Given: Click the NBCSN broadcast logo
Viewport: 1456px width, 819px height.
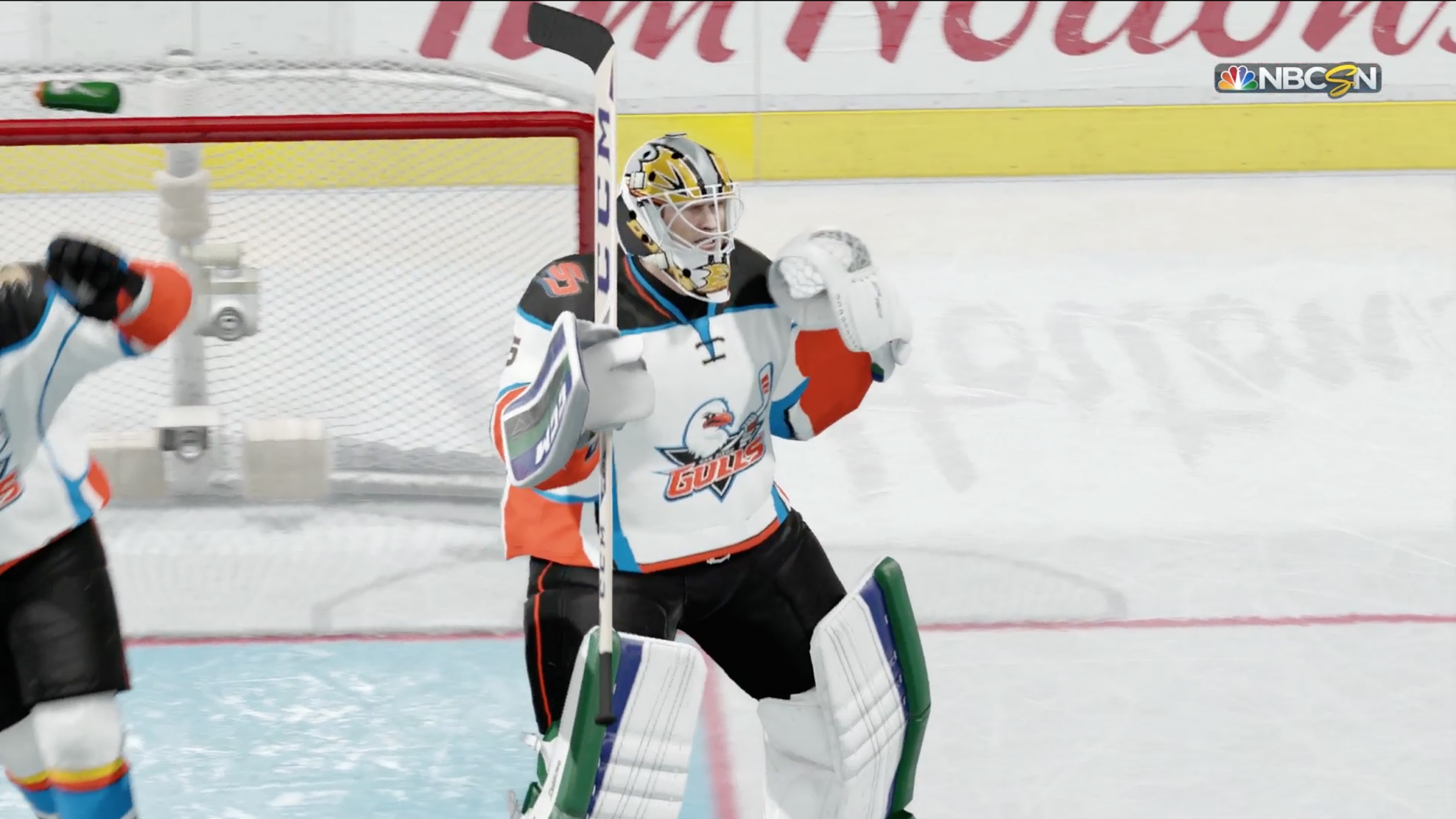Looking at the screenshot, I should tap(1297, 79).
